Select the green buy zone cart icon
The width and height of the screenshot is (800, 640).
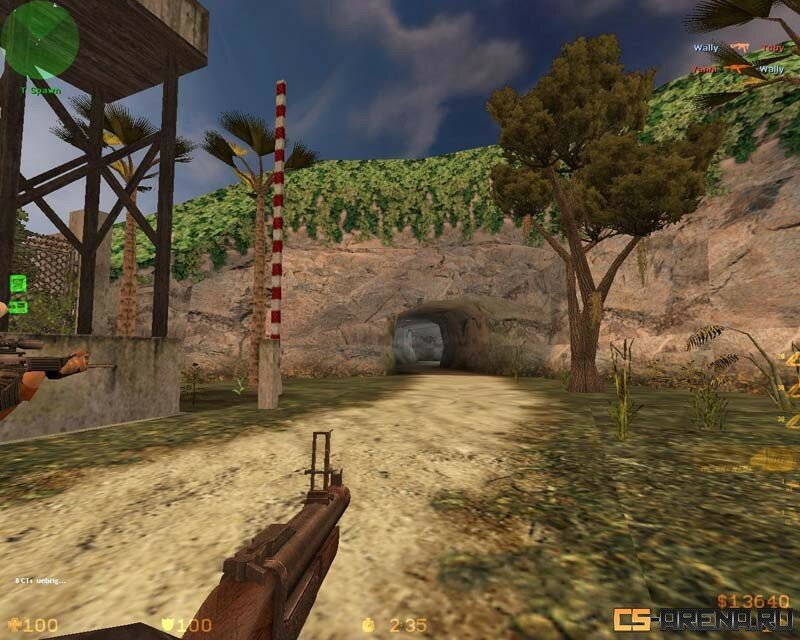[18, 283]
